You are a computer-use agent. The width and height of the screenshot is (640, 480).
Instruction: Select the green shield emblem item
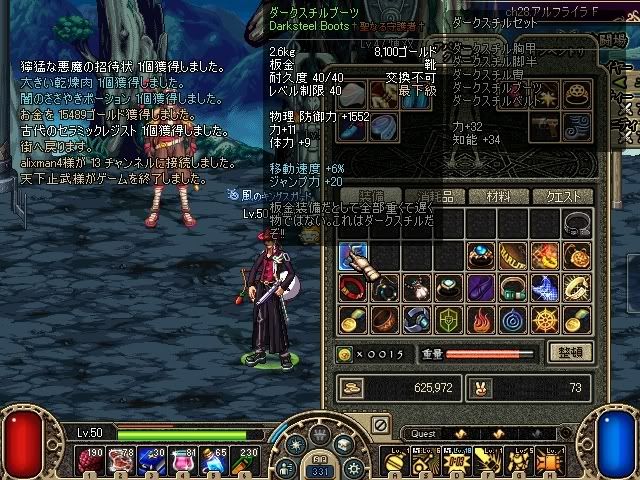[449, 319]
